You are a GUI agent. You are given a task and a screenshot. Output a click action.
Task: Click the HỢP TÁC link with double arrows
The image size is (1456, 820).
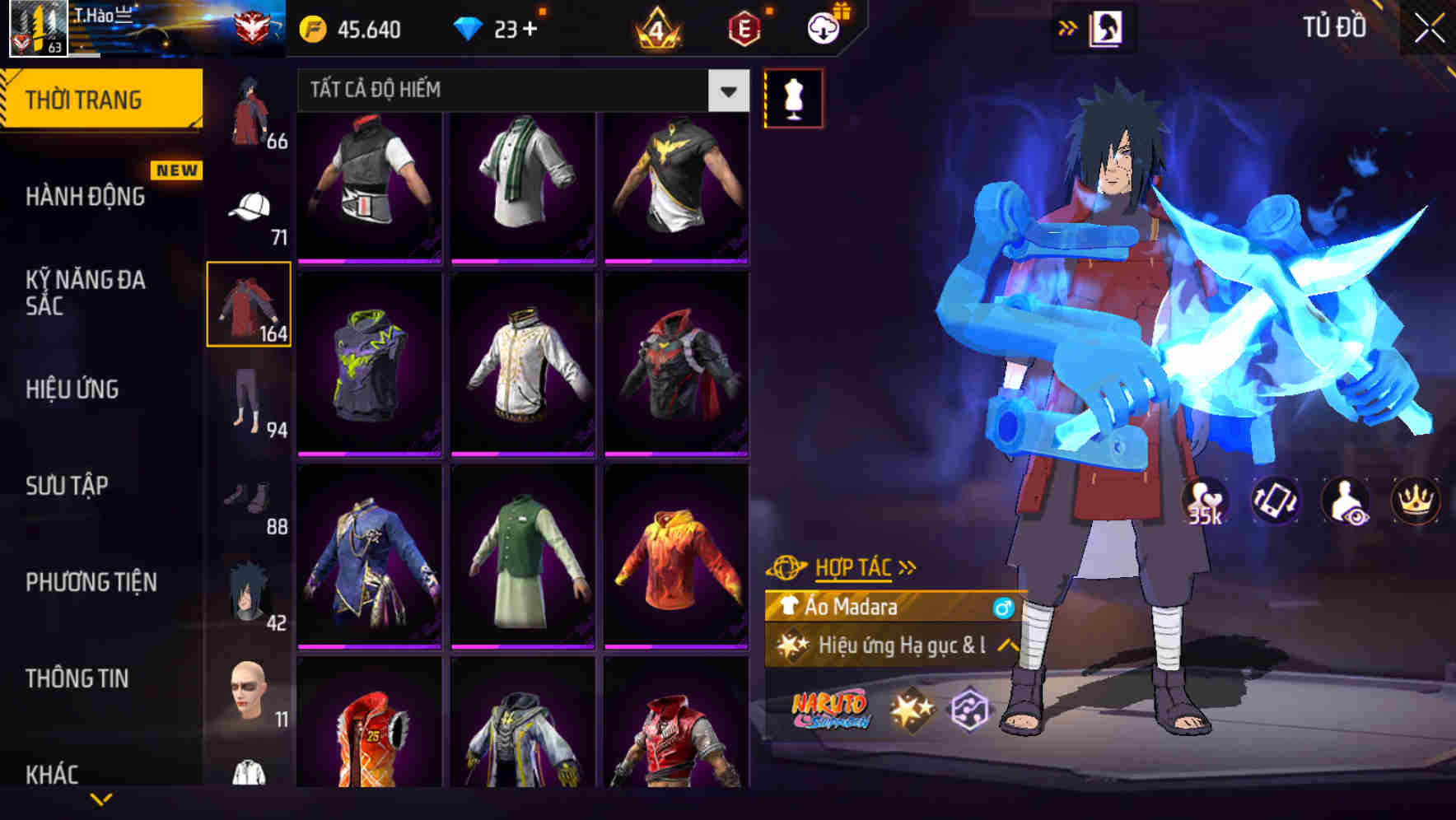point(852,566)
